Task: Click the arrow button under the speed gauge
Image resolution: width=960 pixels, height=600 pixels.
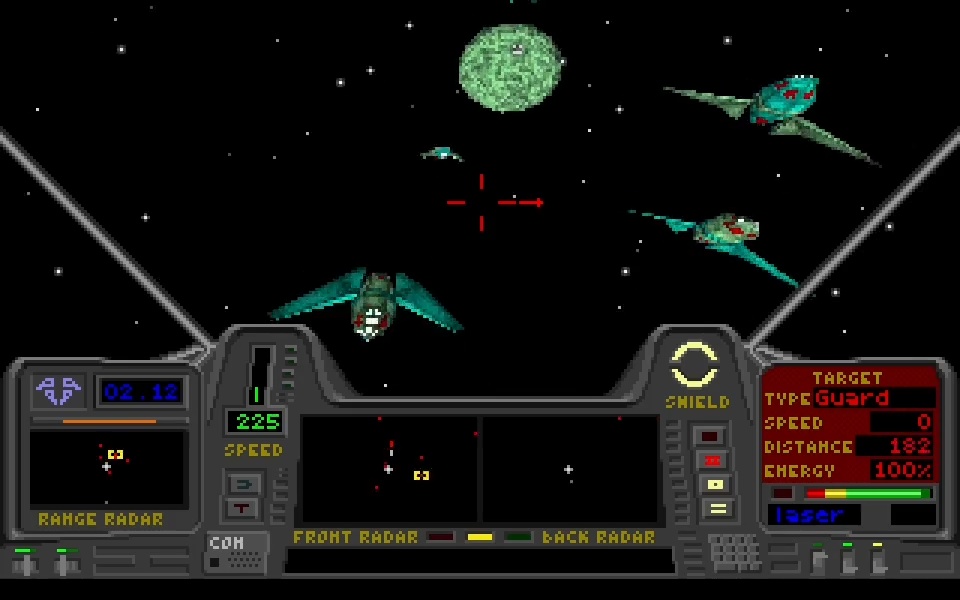Action: pos(243,484)
